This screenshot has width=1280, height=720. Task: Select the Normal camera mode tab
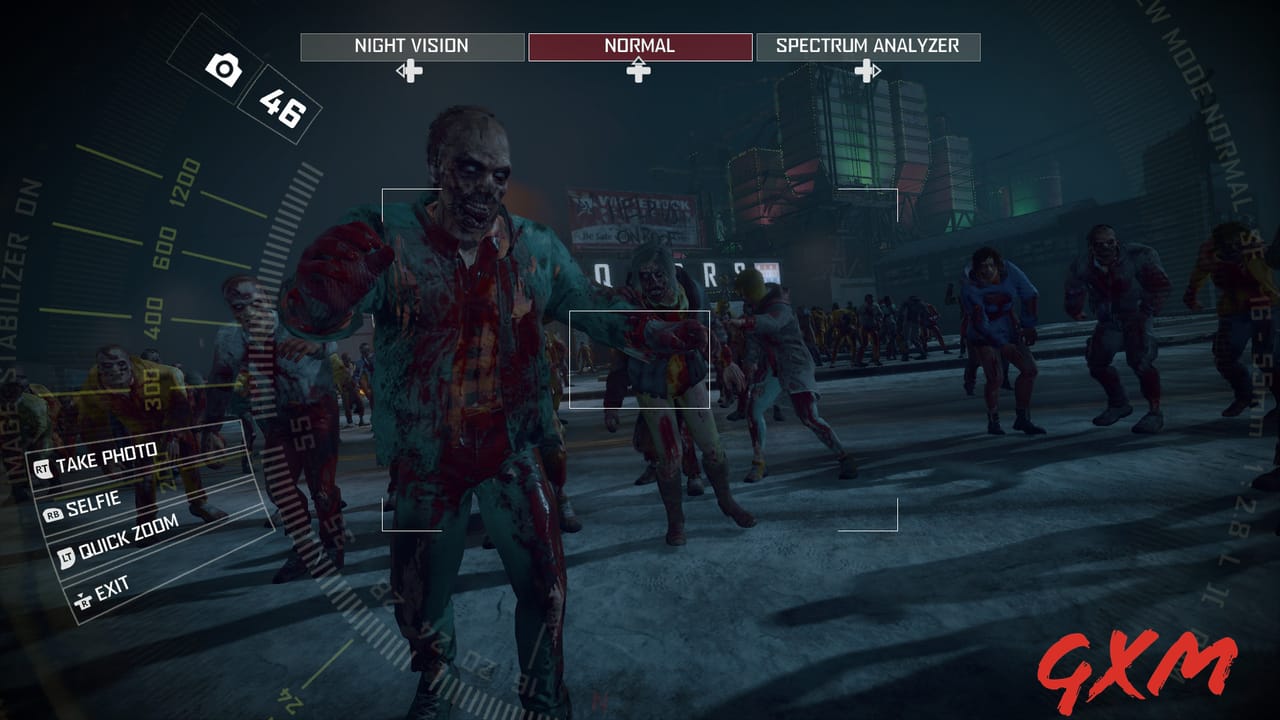[640, 45]
